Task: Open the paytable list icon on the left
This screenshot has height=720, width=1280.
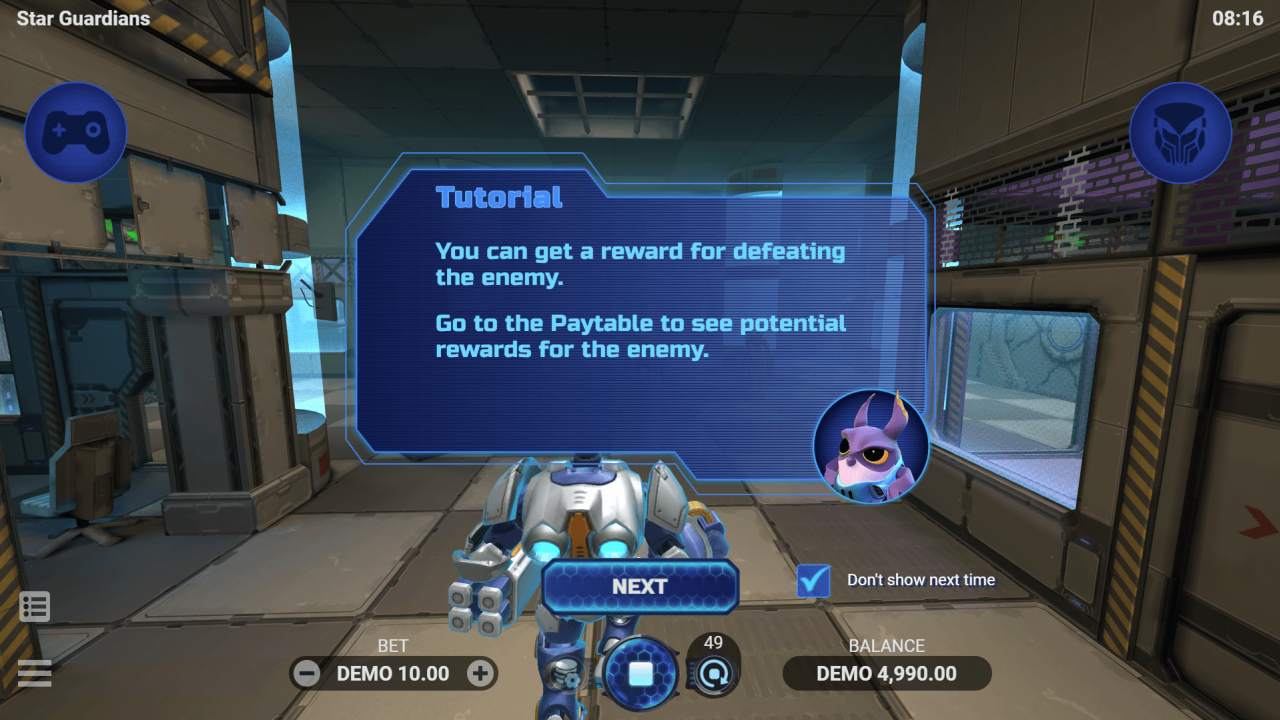Action: coord(34,606)
